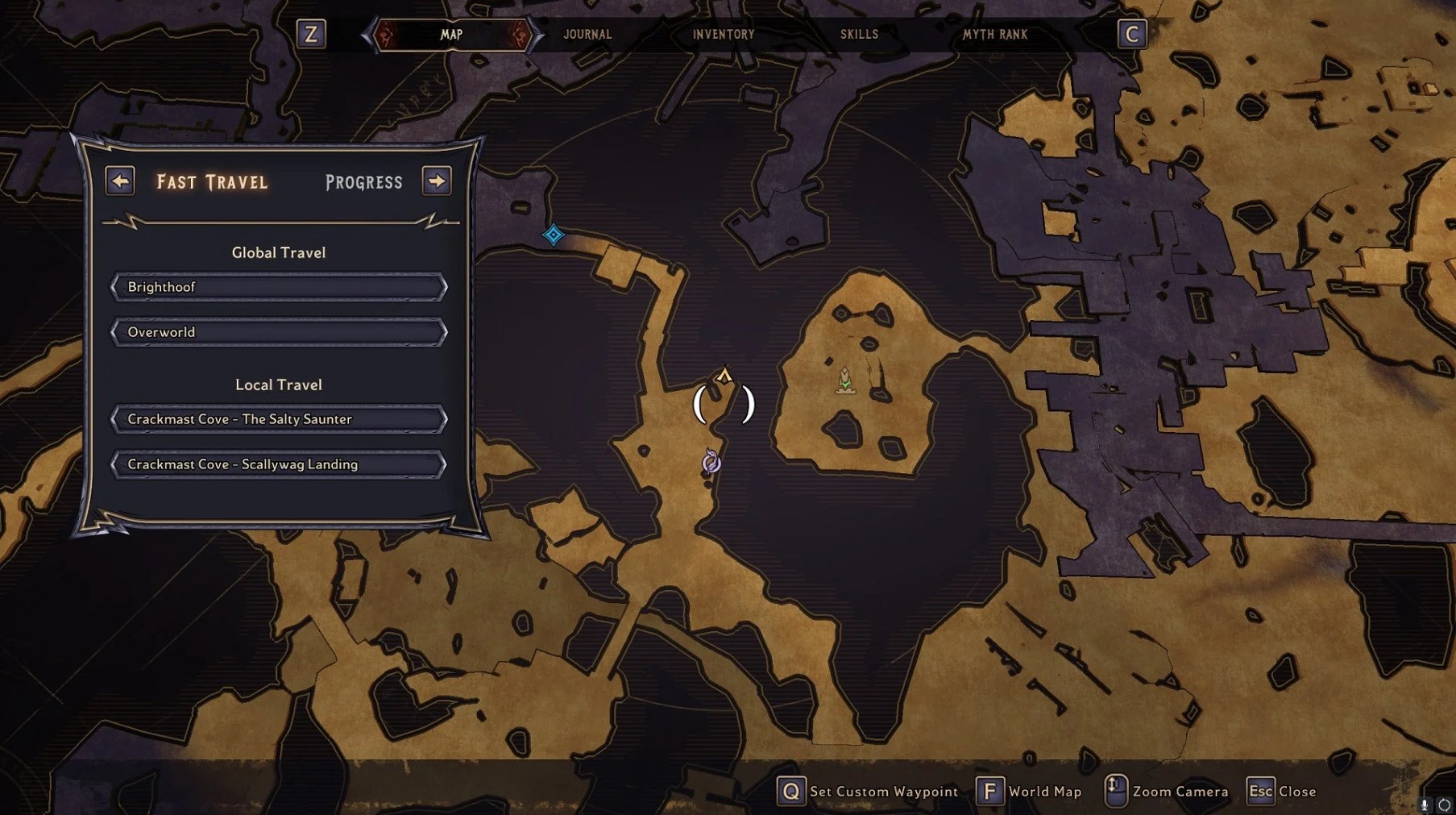Click the green vendor marker on the island
Image resolution: width=1456 pixels, height=815 pixels.
pos(844,380)
